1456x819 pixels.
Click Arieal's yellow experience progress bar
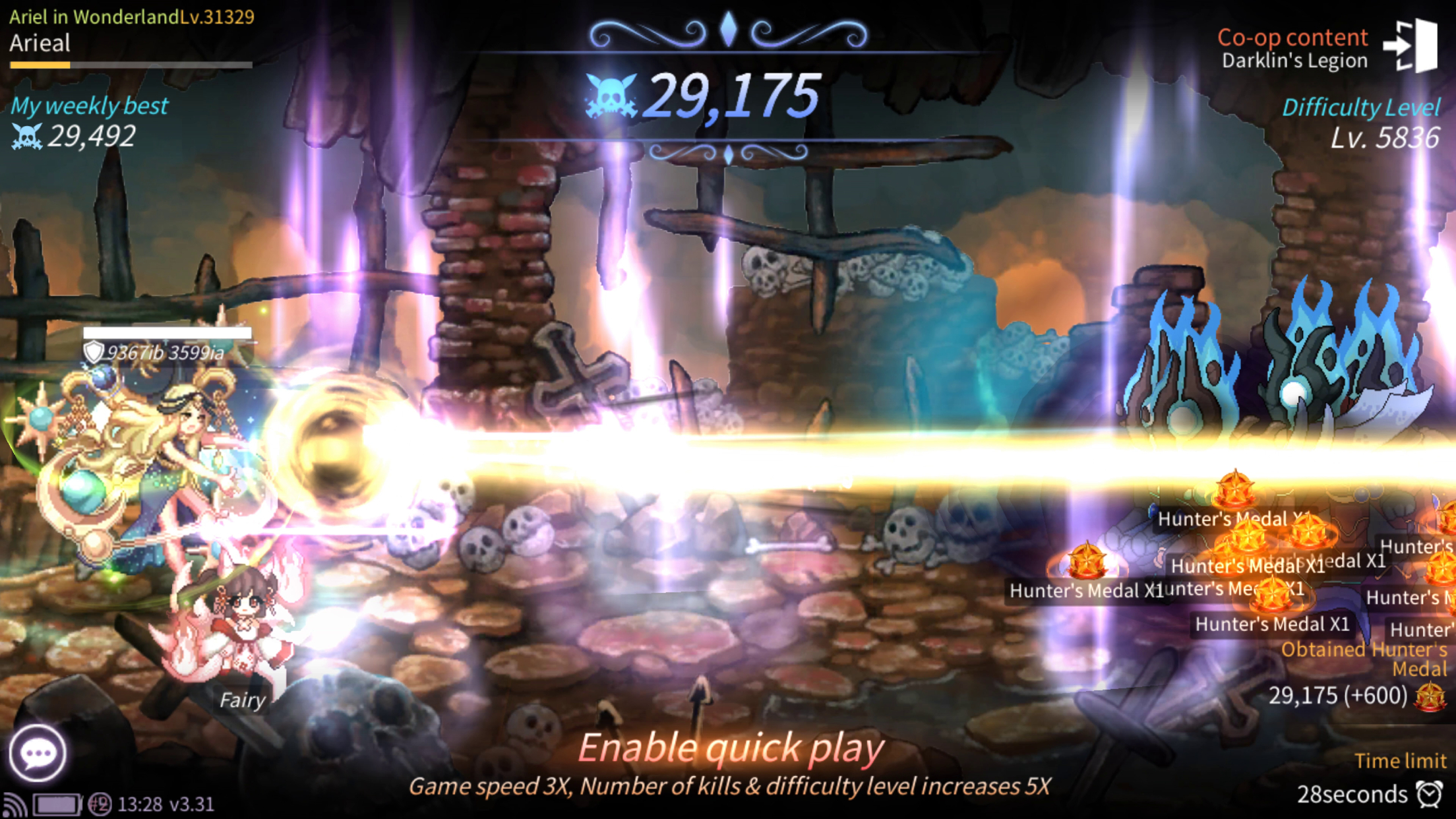tap(40, 65)
